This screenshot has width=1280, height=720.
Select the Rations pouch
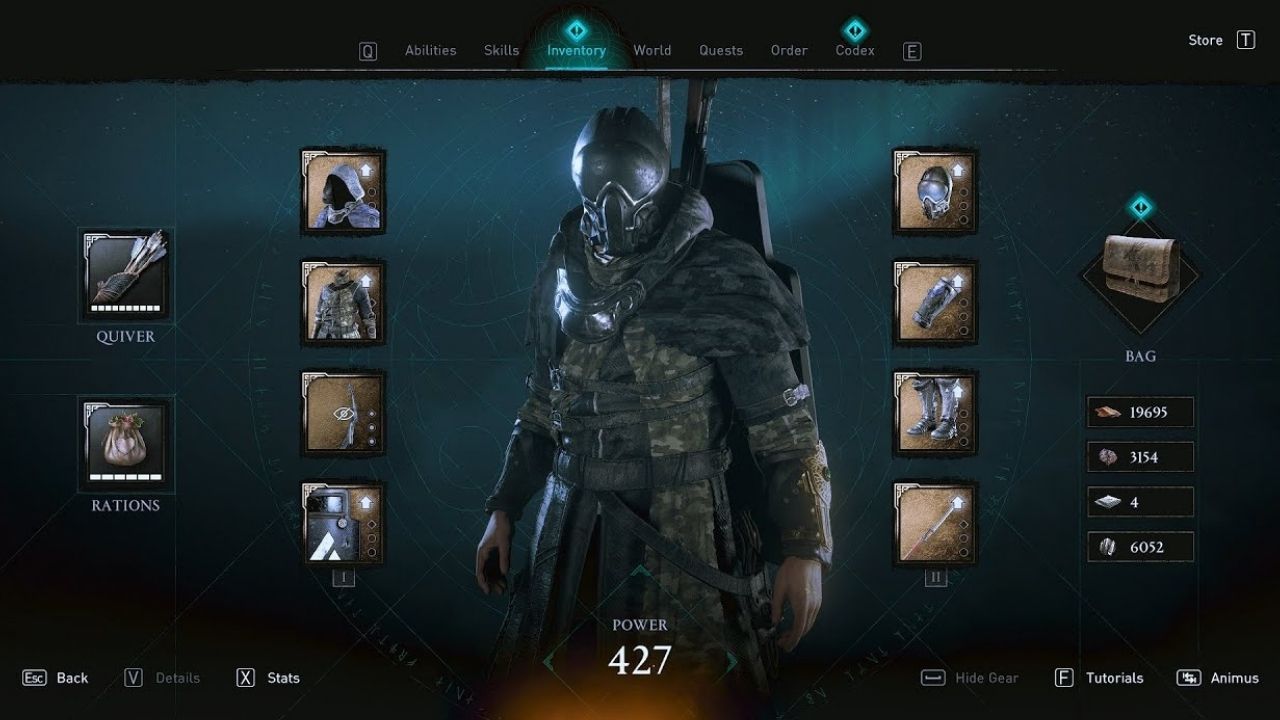click(127, 445)
